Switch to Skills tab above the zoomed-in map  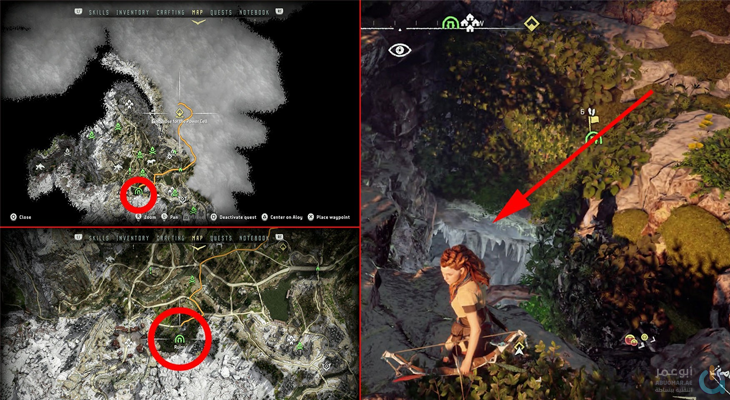click(x=98, y=237)
